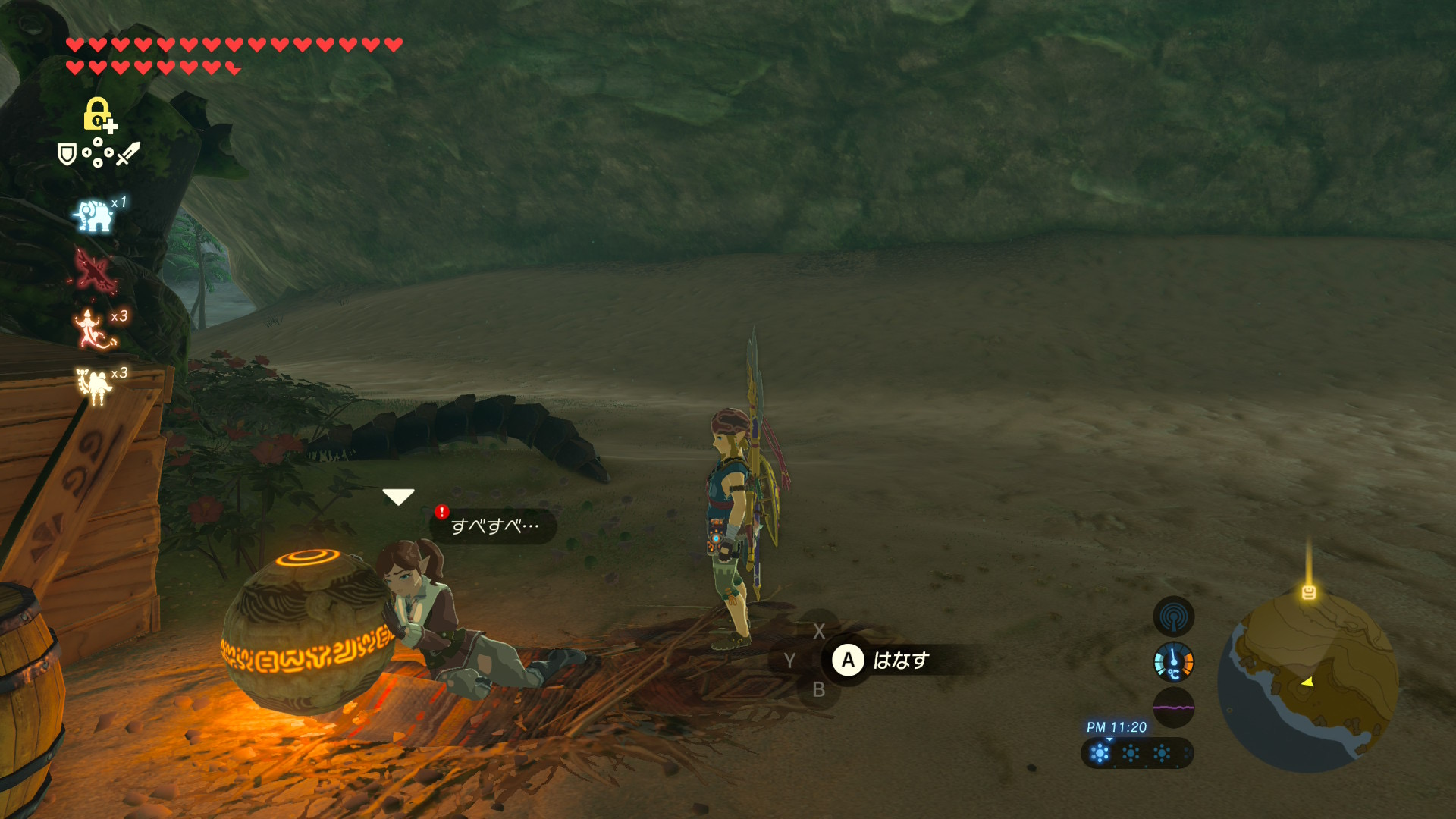Click the yellow padlock icon
This screenshot has height=819, width=1456.
[x=98, y=114]
